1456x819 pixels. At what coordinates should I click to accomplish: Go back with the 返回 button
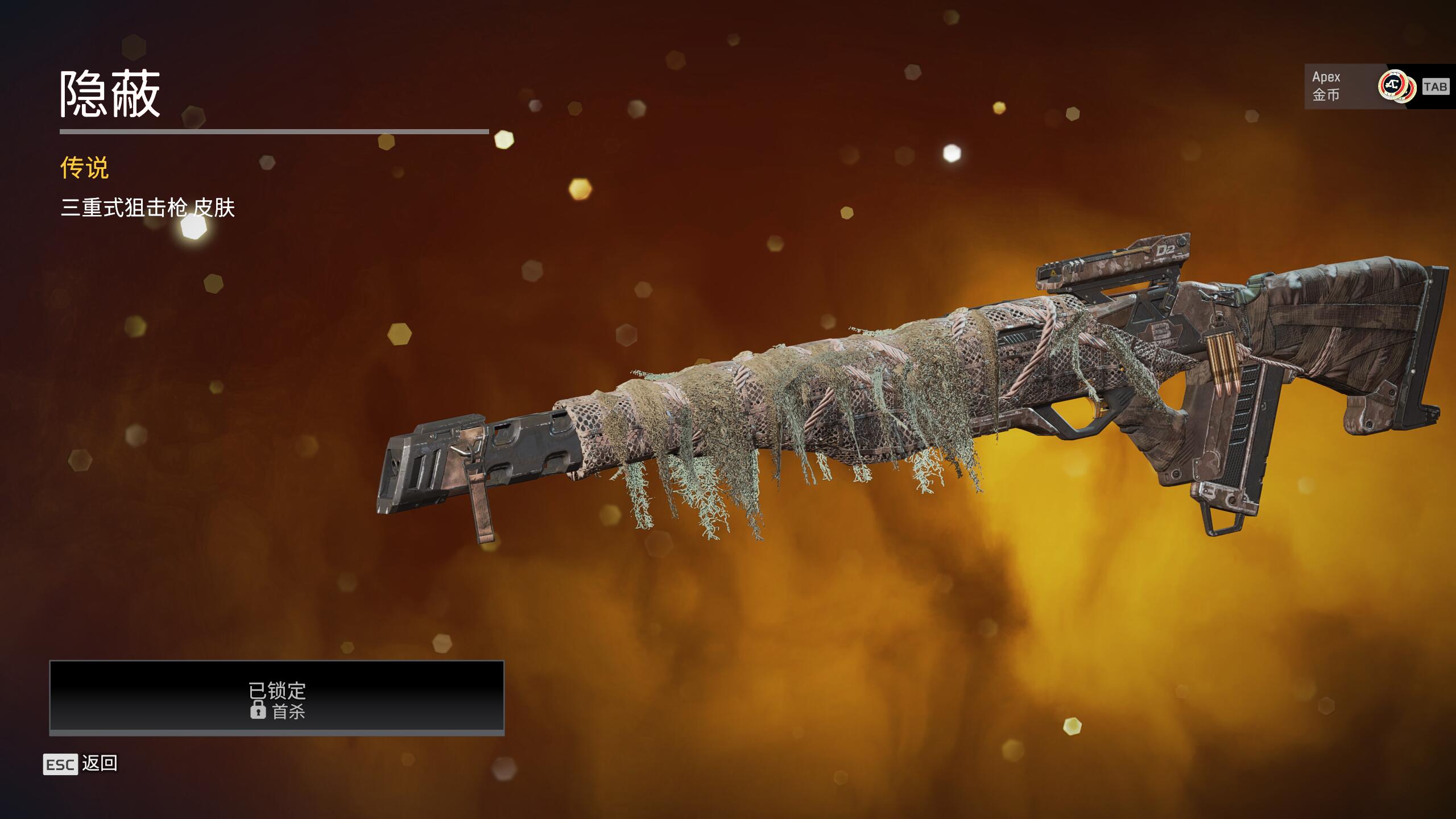81,764
